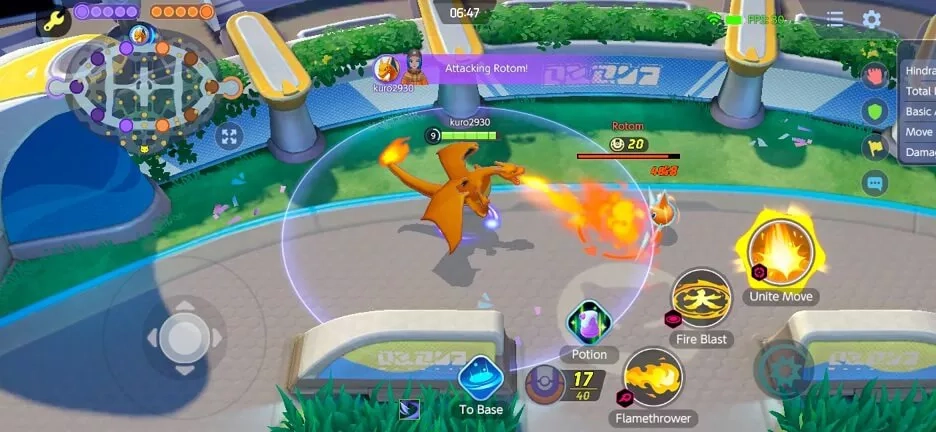Use the Potion battle item
Screen dimensions: 936x432
coord(589,322)
